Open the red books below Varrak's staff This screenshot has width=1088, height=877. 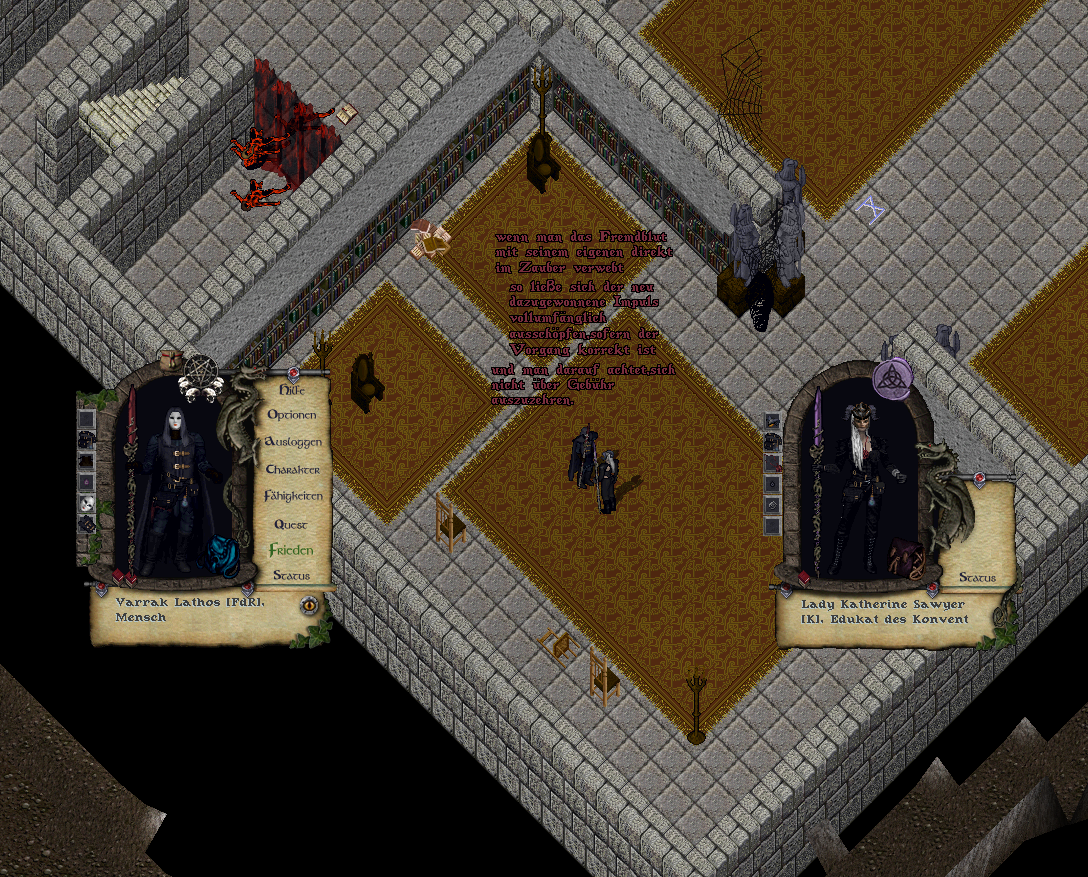(x=123, y=577)
